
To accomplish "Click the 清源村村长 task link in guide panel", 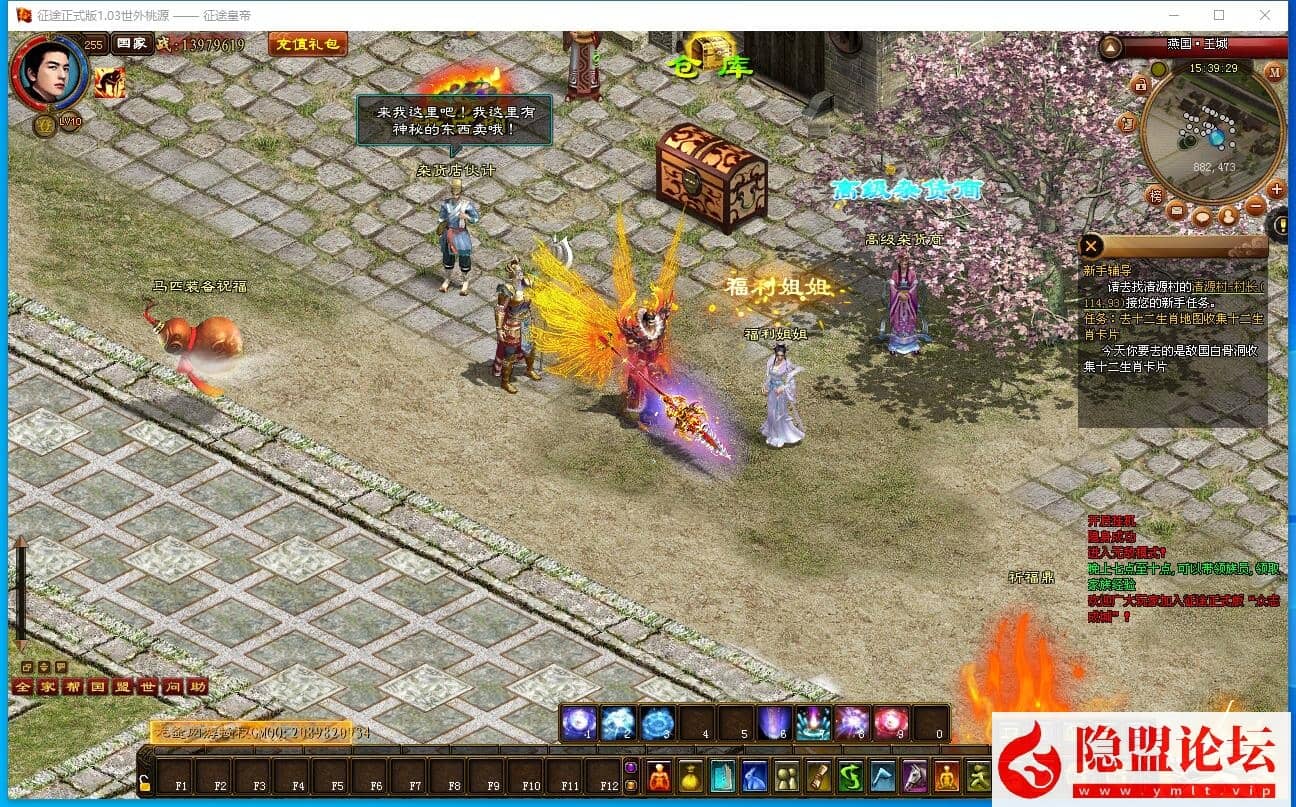I will coord(1227,289).
